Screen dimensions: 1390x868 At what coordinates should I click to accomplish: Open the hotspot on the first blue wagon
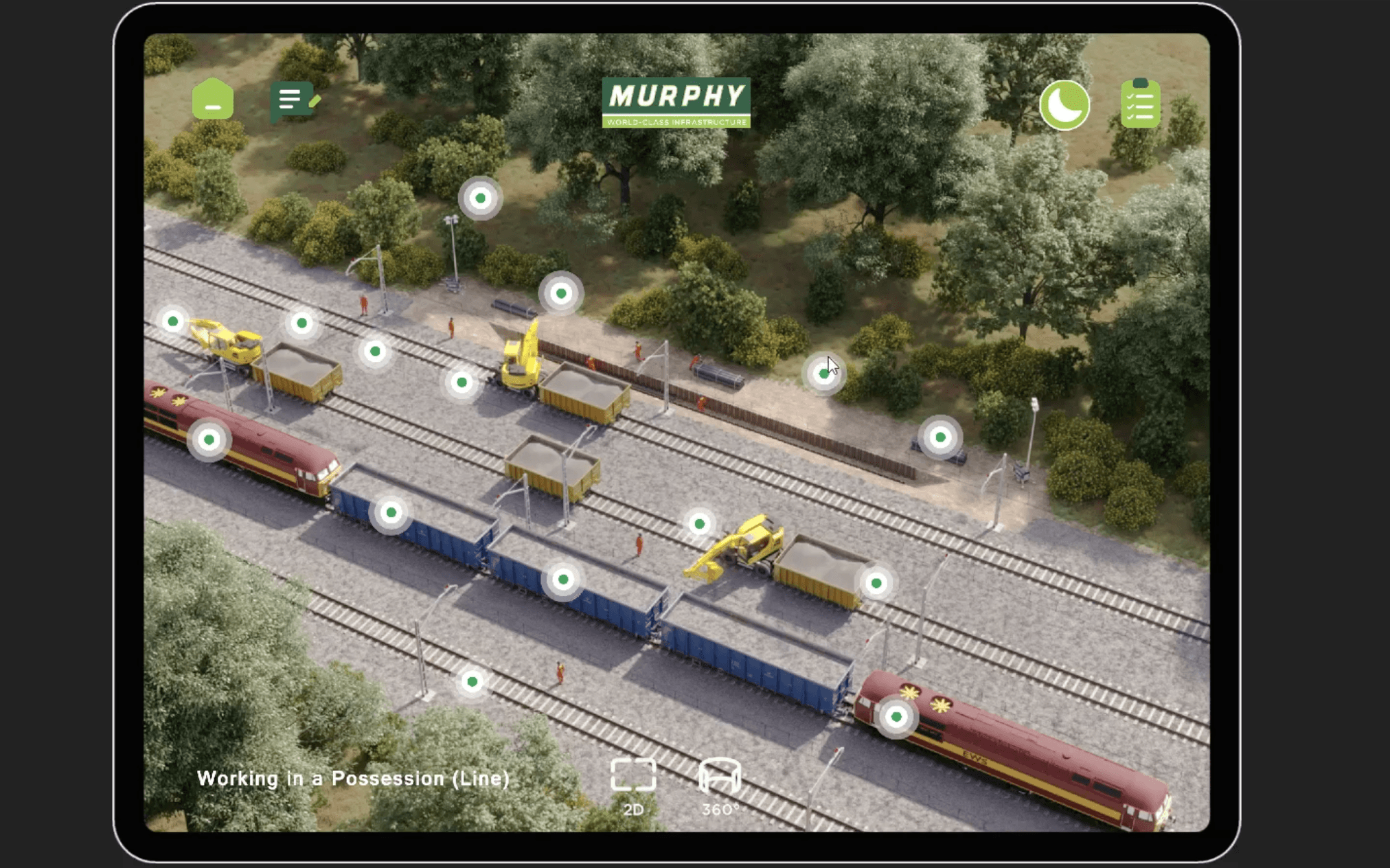tap(391, 512)
